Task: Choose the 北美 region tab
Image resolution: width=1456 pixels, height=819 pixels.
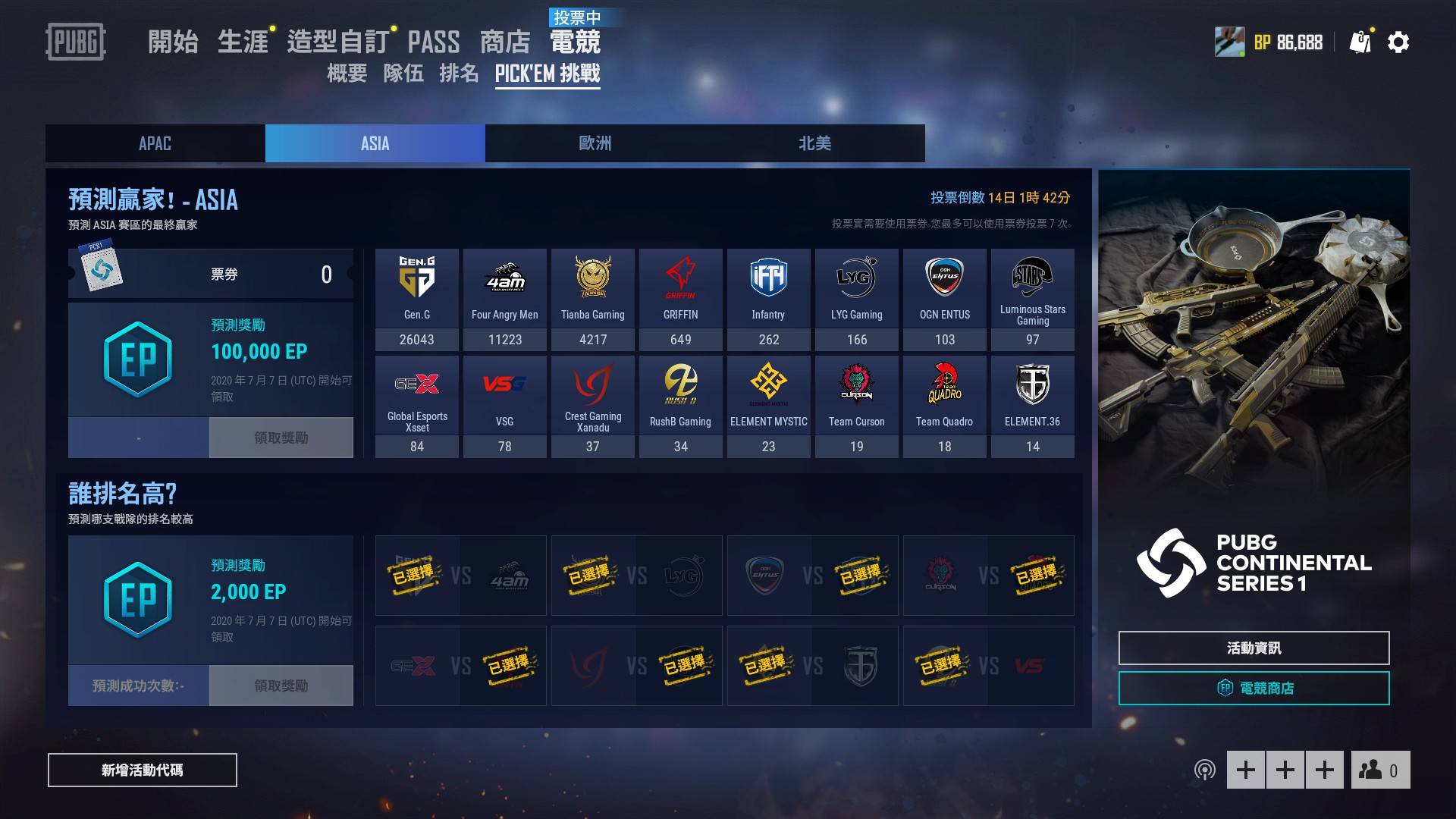Action: point(814,143)
